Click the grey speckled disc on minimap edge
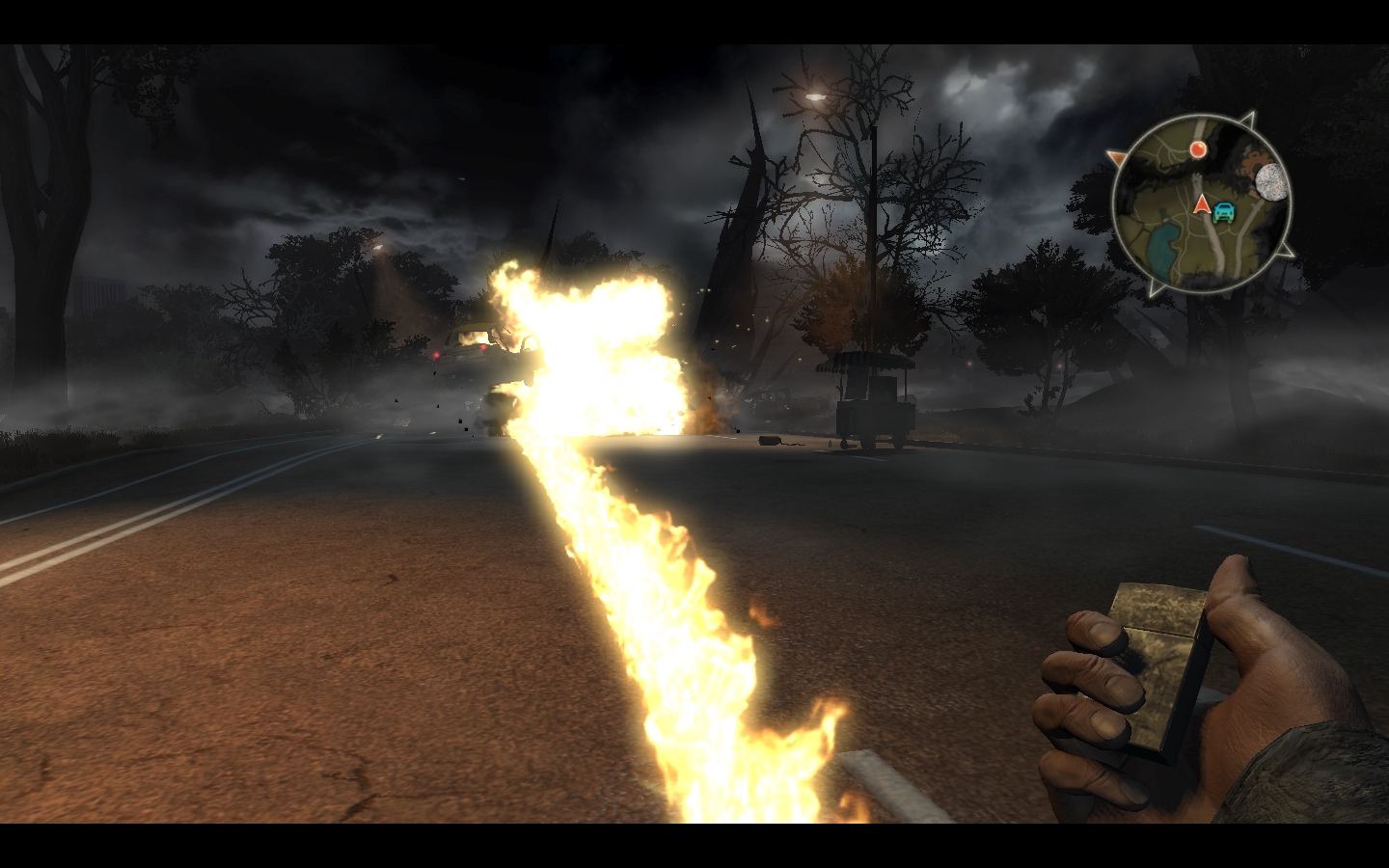The width and height of the screenshot is (1389, 868). point(1273,180)
